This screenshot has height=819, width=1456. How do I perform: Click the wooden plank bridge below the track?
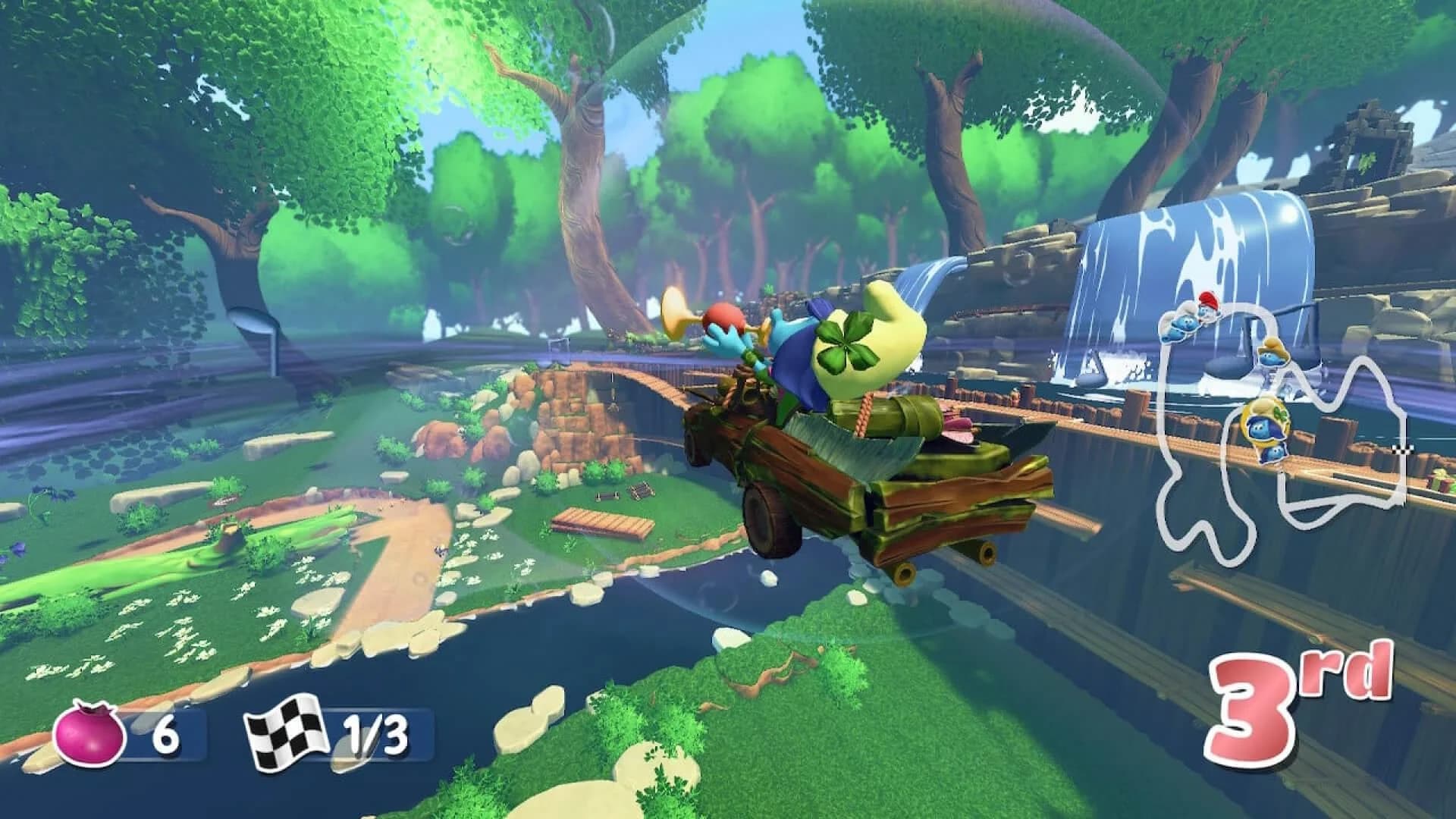[x=599, y=523]
